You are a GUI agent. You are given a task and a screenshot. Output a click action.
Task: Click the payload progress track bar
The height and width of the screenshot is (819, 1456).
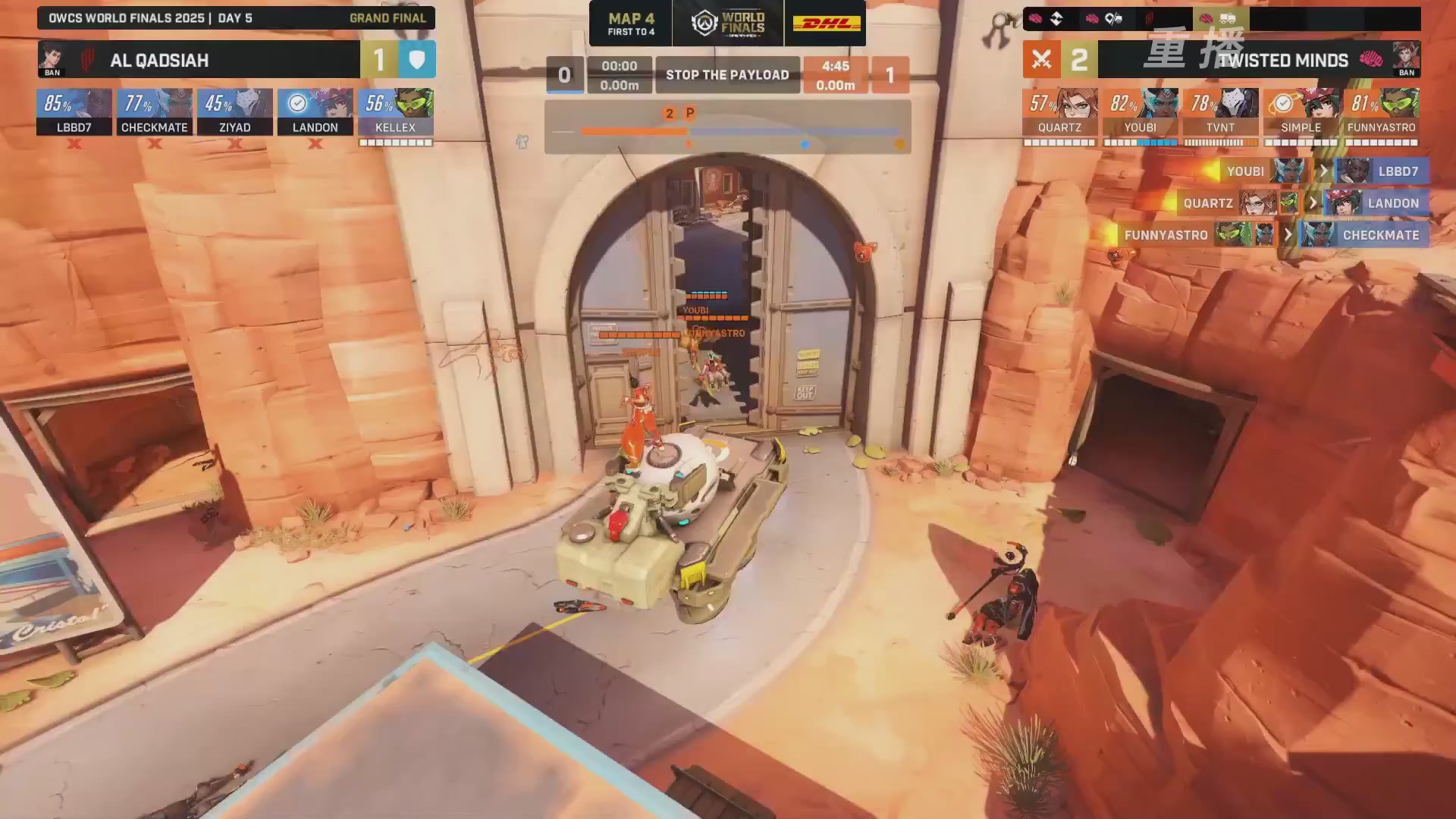point(728,132)
